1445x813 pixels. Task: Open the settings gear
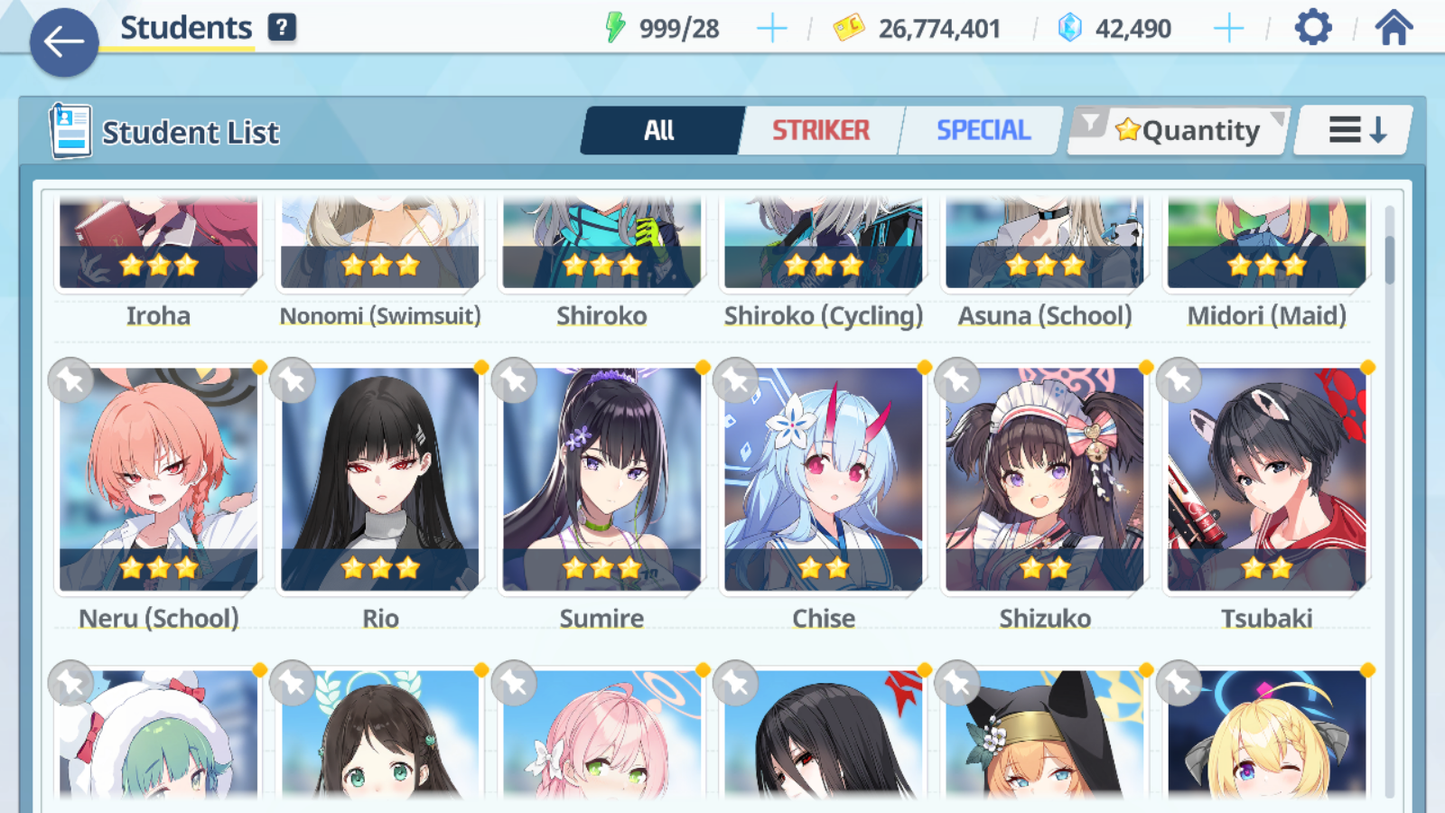pyautogui.click(x=1313, y=28)
